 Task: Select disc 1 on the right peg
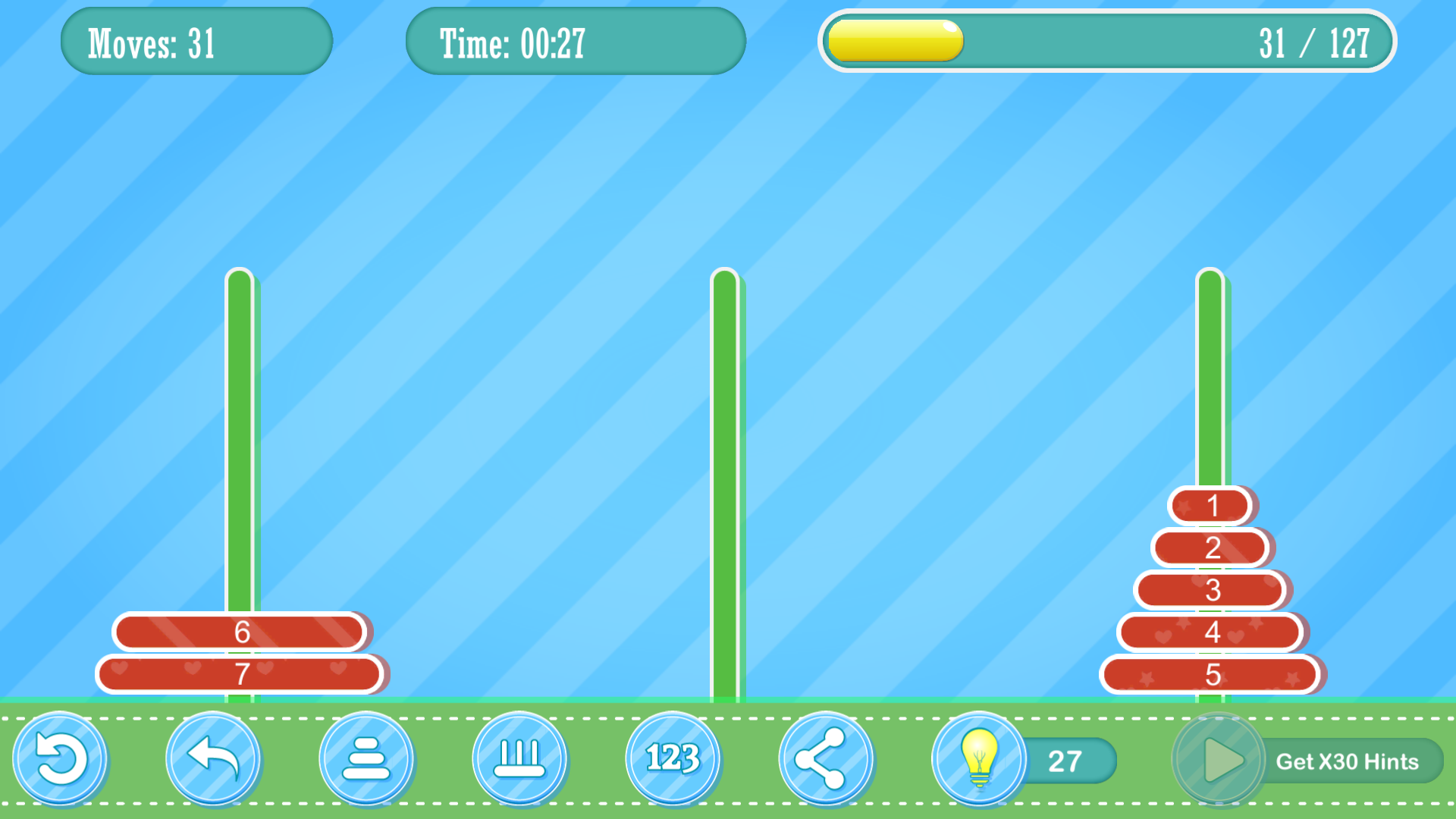click(1211, 506)
